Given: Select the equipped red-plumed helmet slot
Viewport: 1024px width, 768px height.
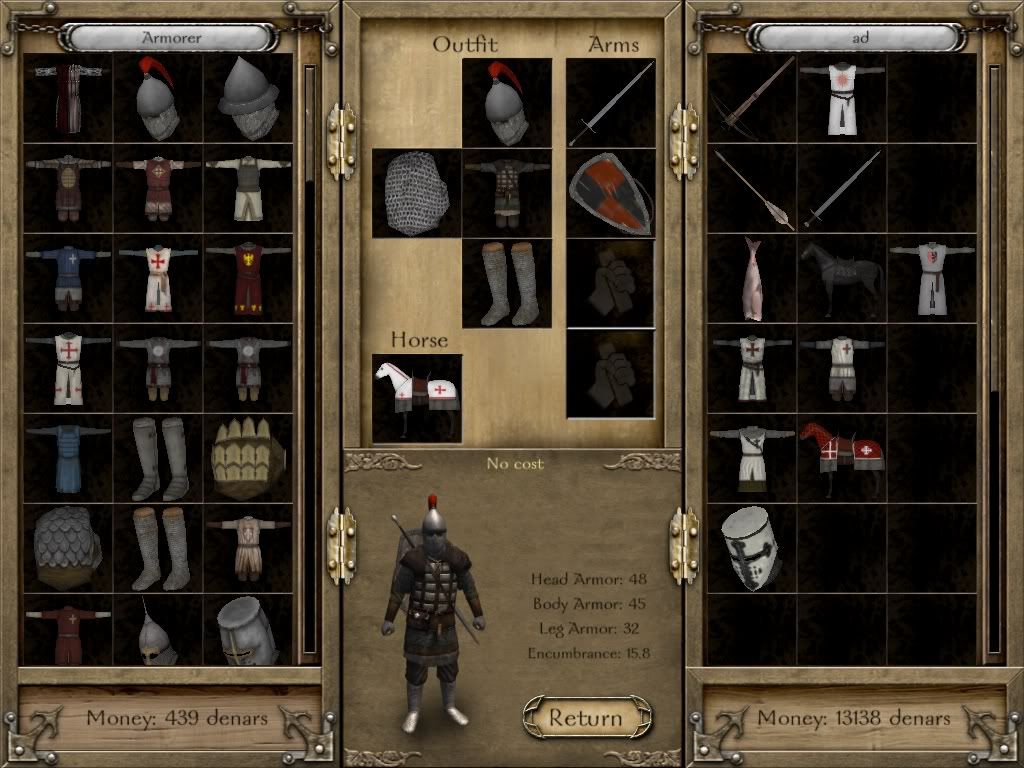Looking at the screenshot, I should pyautogui.click(x=506, y=103).
